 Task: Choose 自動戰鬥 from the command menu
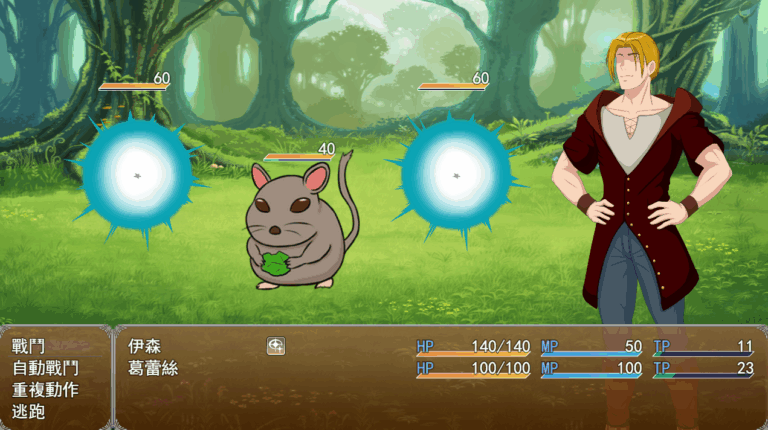point(45,368)
